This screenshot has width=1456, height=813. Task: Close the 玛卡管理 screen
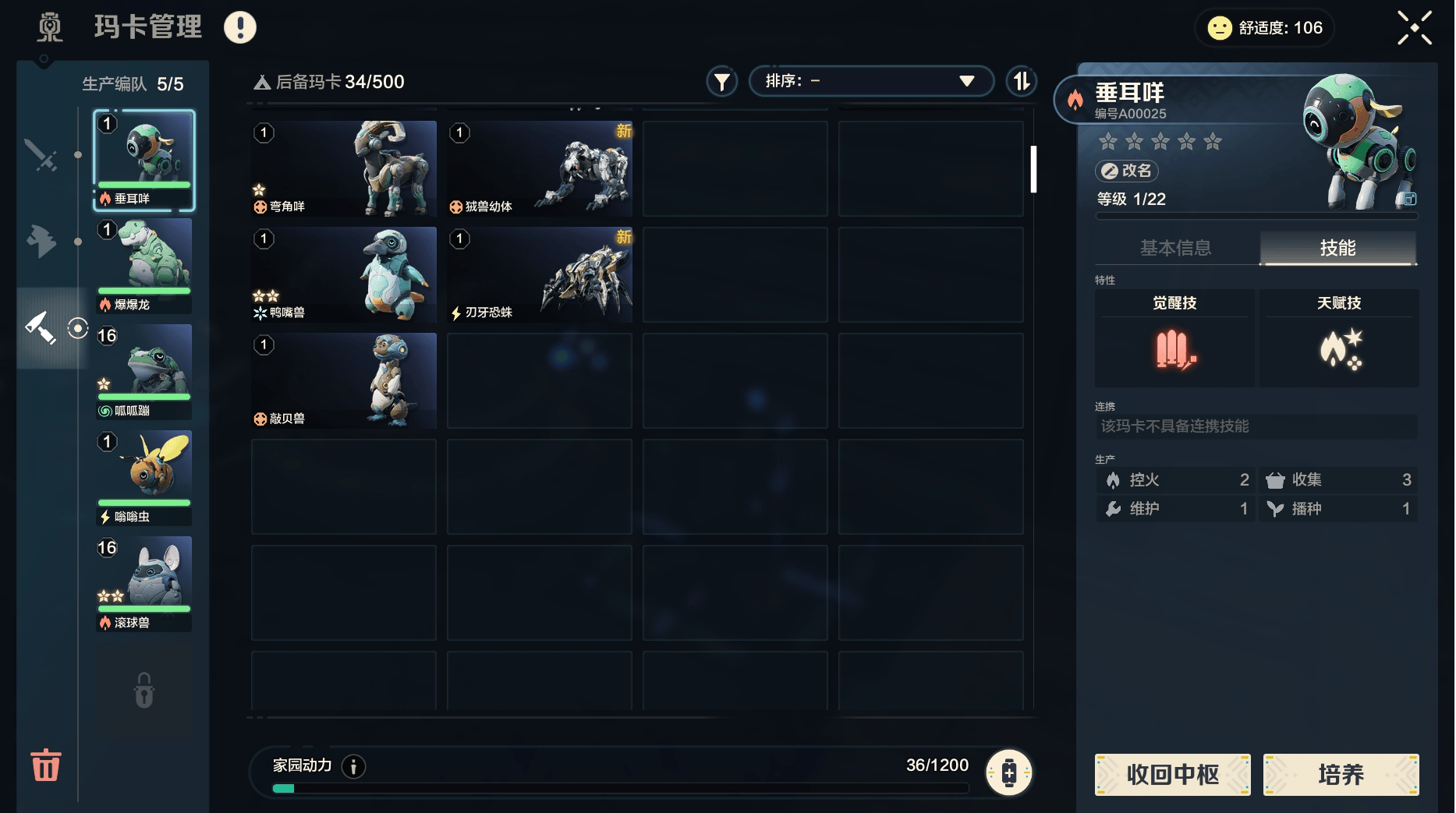point(1414,27)
